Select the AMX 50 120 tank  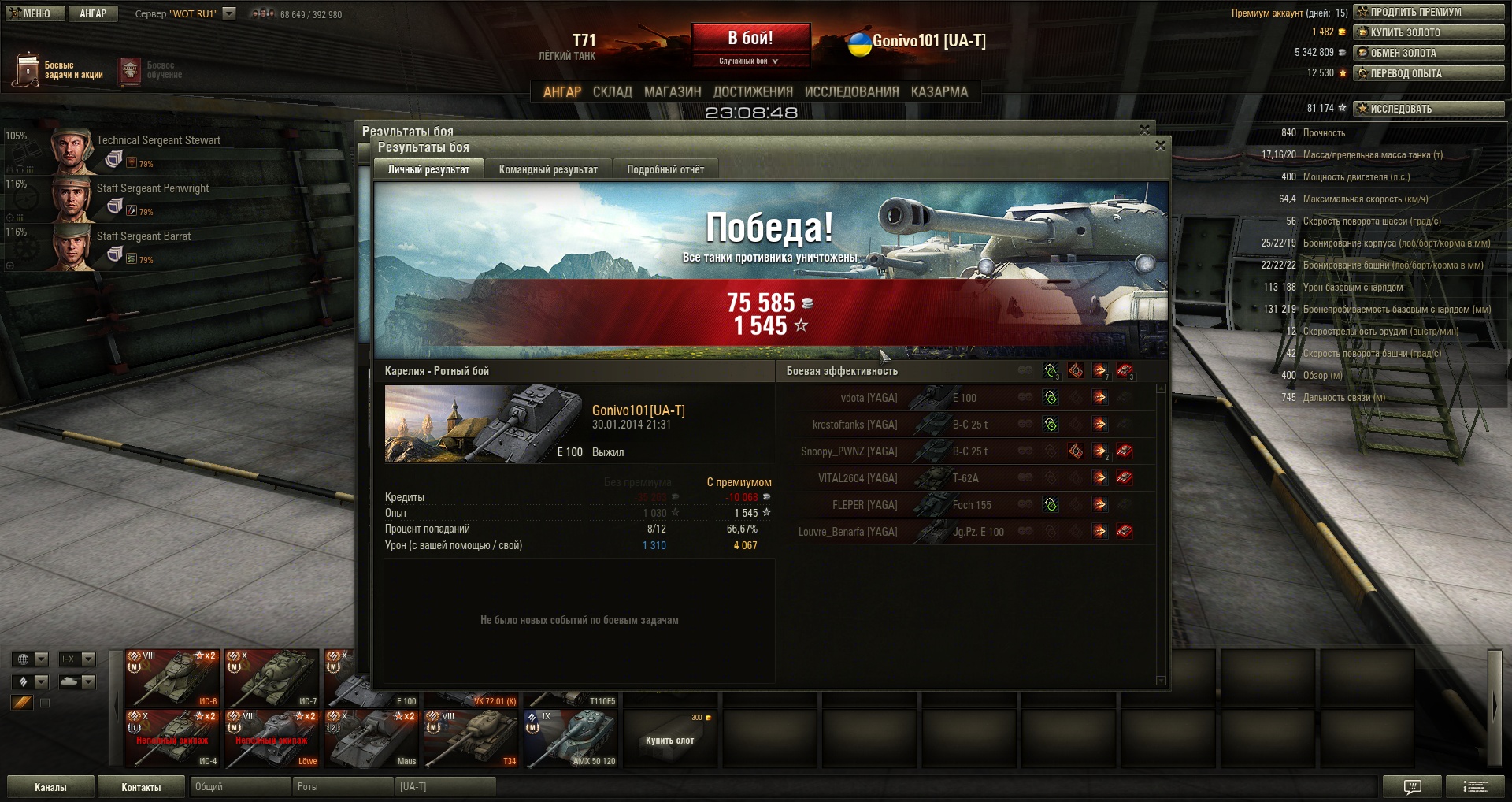pyautogui.click(x=570, y=739)
